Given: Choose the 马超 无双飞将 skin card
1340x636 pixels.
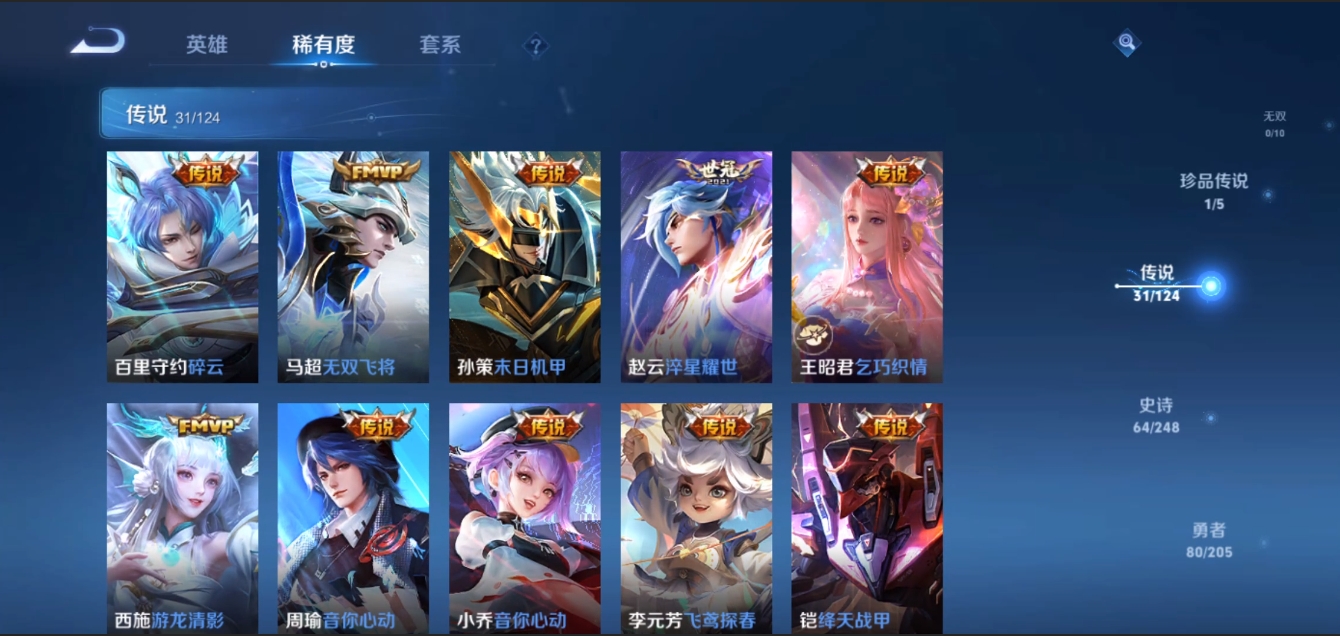Looking at the screenshot, I should tap(353, 267).
